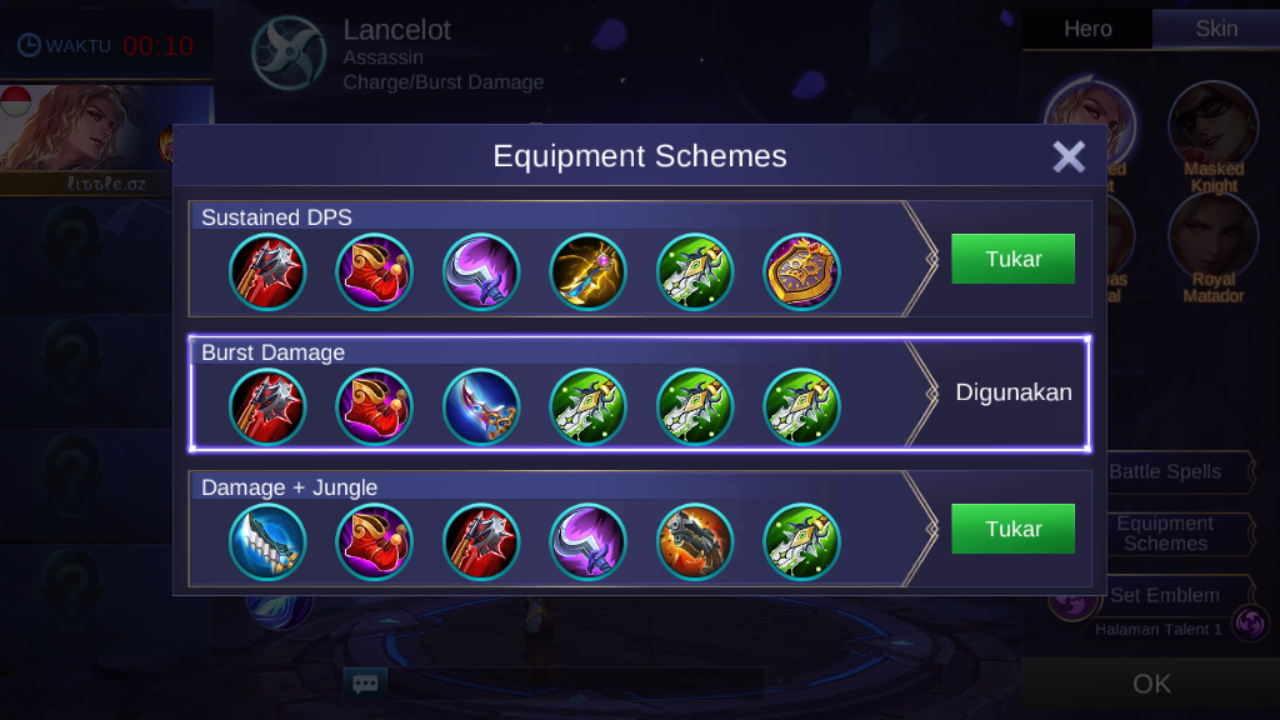Switch to the Skin tab
Viewport: 1280px width, 720px height.
pos(1216,29)
